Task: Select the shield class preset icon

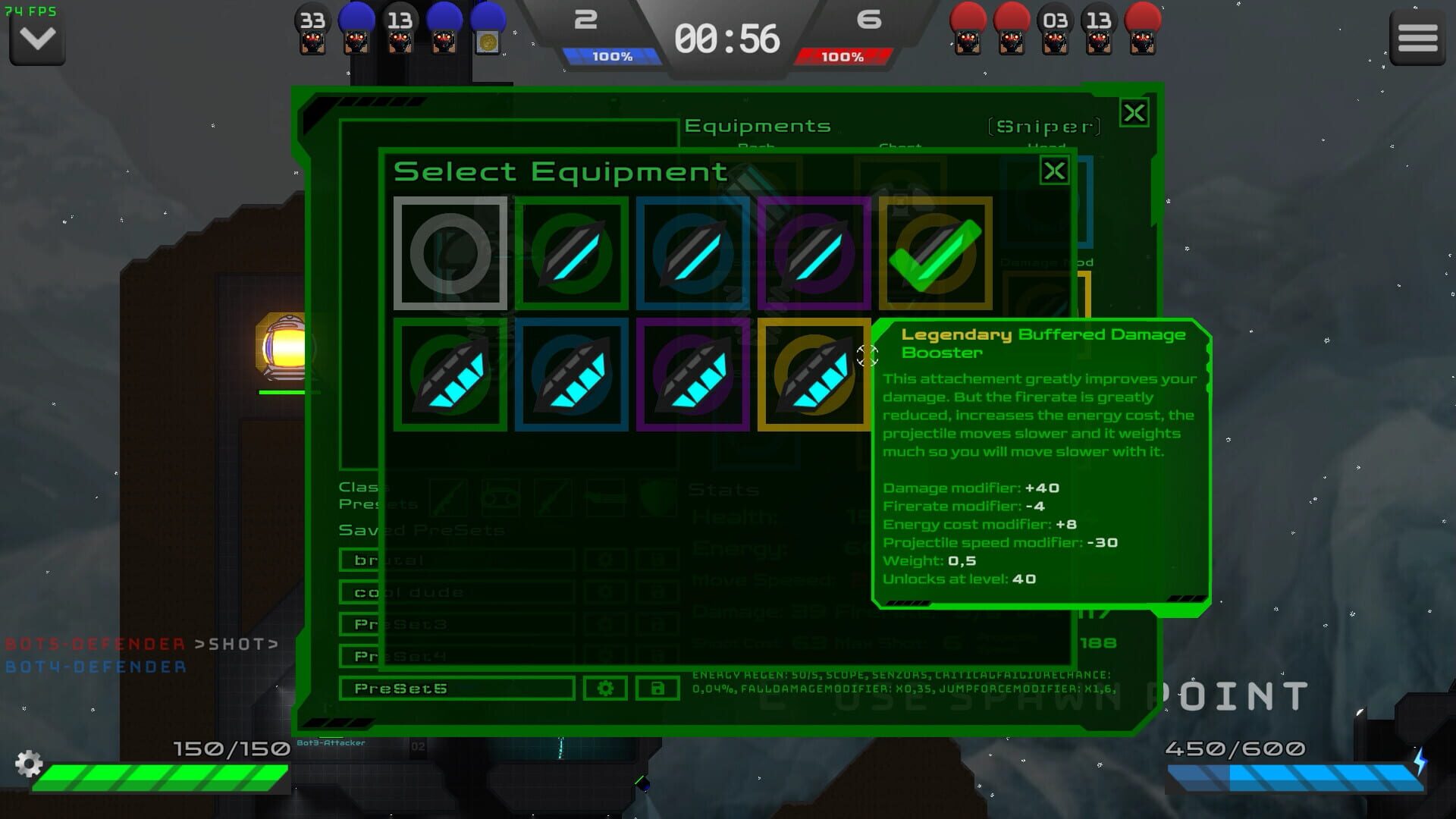Action: coord(657,498)
